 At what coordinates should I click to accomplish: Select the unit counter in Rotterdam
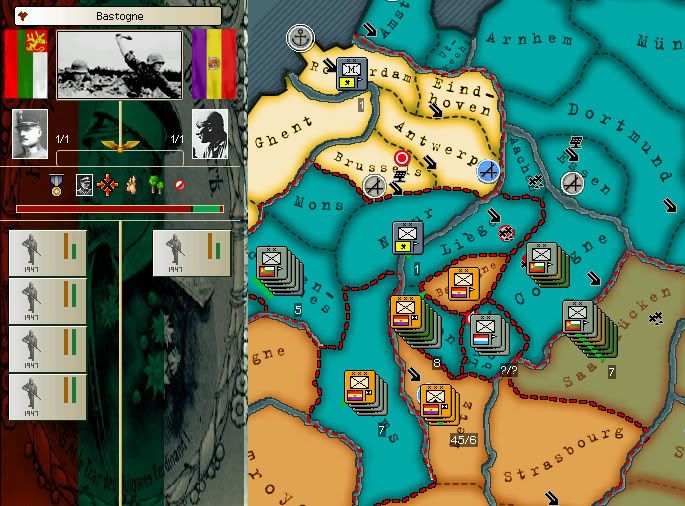350,73
